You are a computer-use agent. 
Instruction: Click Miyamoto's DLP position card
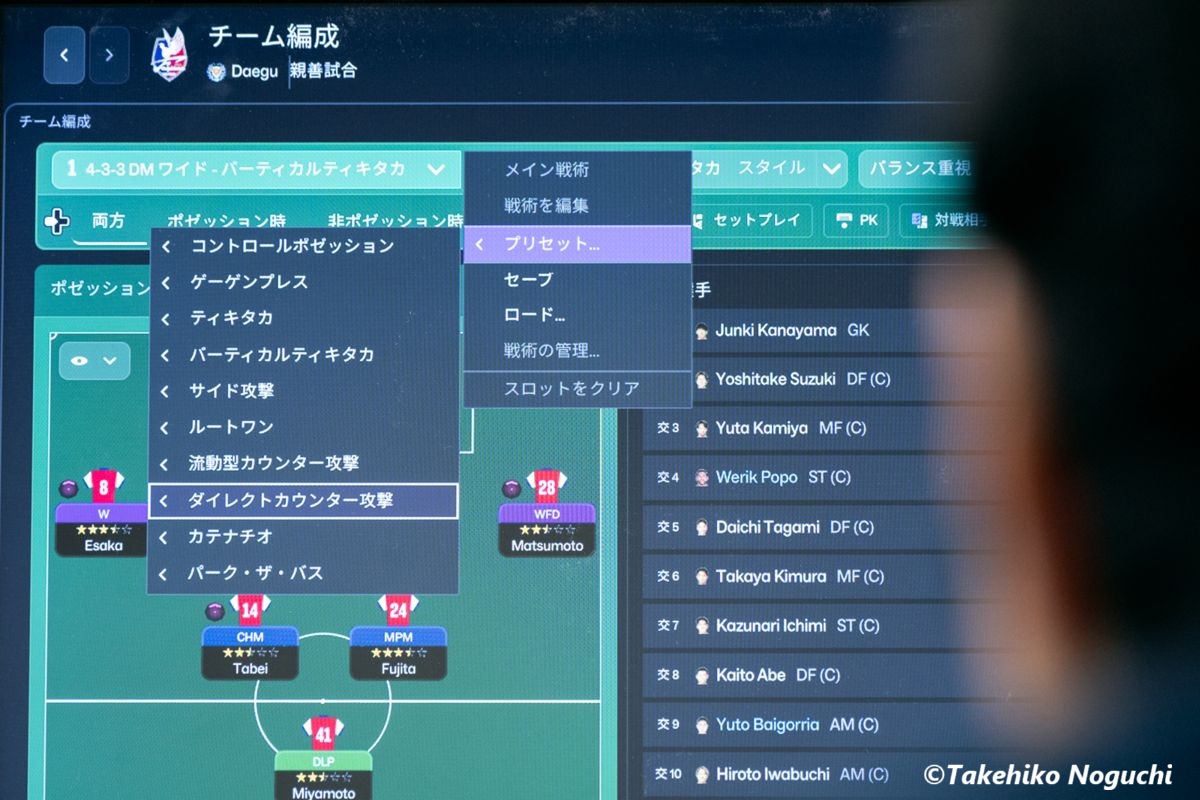[x=321, y=773]
